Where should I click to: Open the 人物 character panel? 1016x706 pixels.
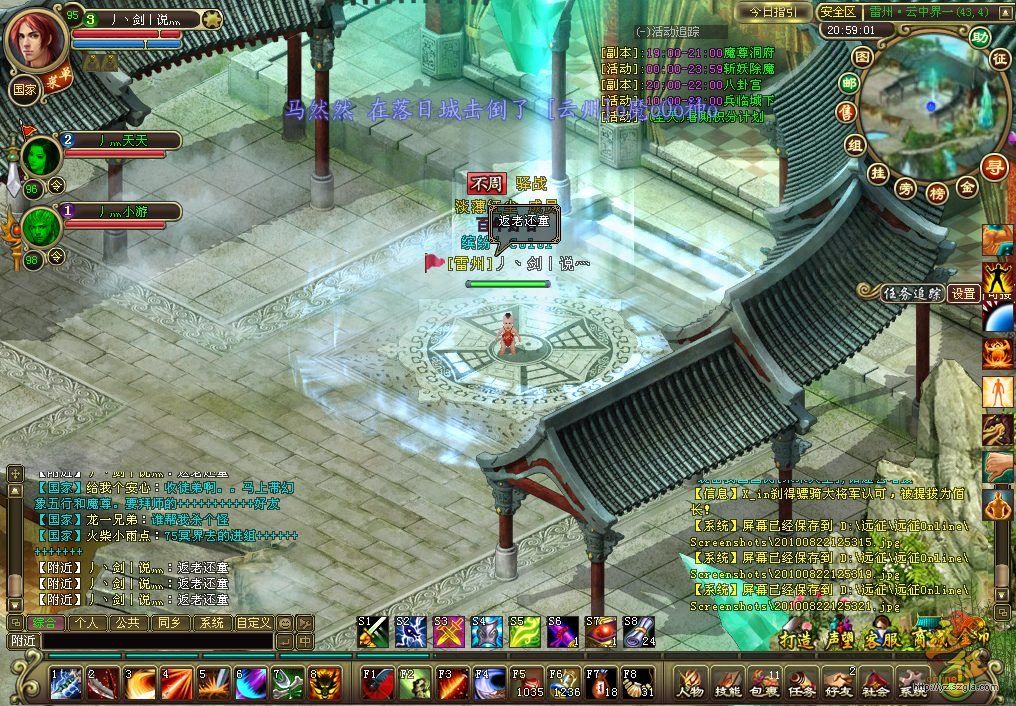pos(690,682)
